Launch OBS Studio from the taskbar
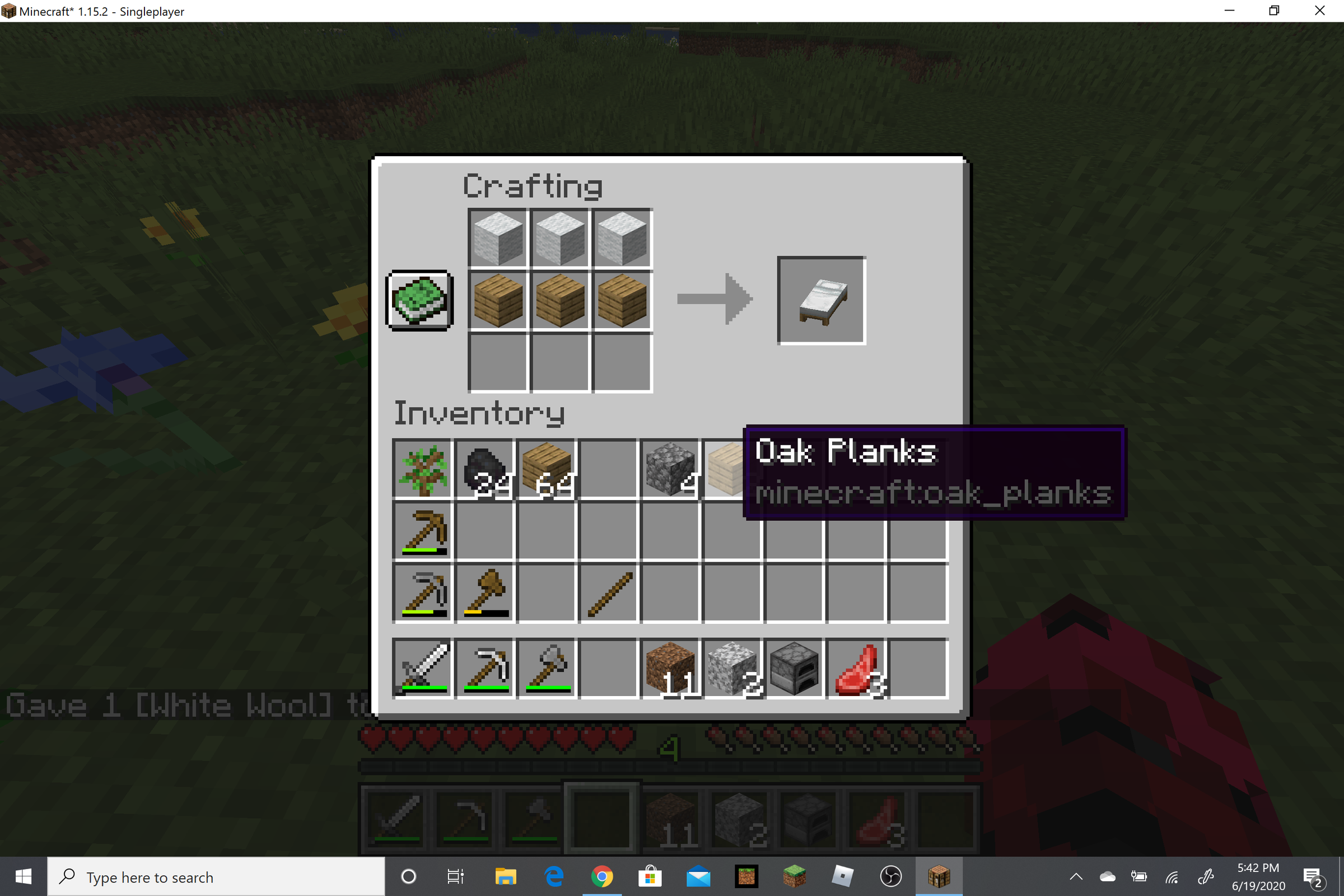The width and height of the screenshot is (1344, 896). [891, 876]
